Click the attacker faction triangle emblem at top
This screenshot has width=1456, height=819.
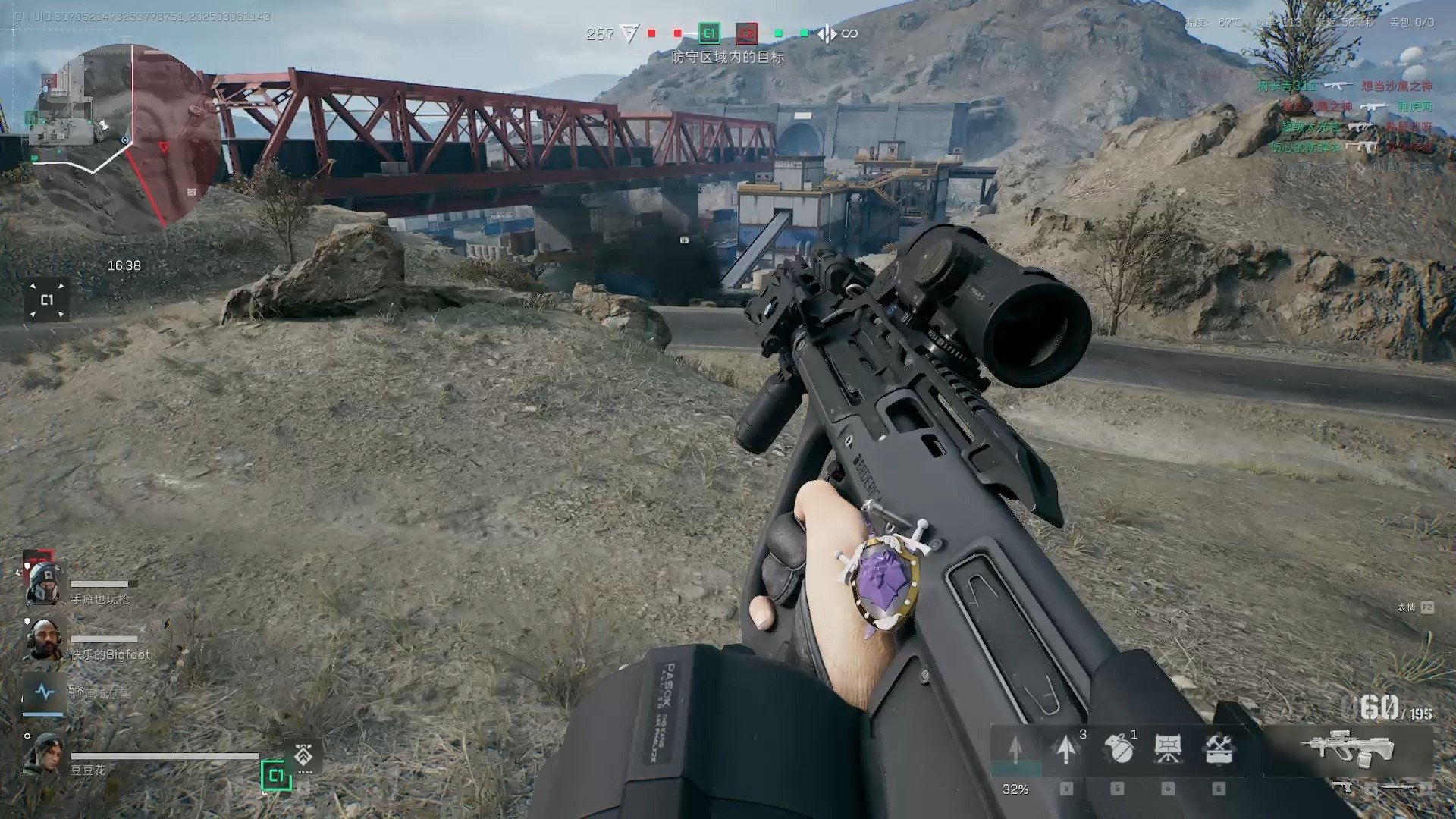(629, 33)
